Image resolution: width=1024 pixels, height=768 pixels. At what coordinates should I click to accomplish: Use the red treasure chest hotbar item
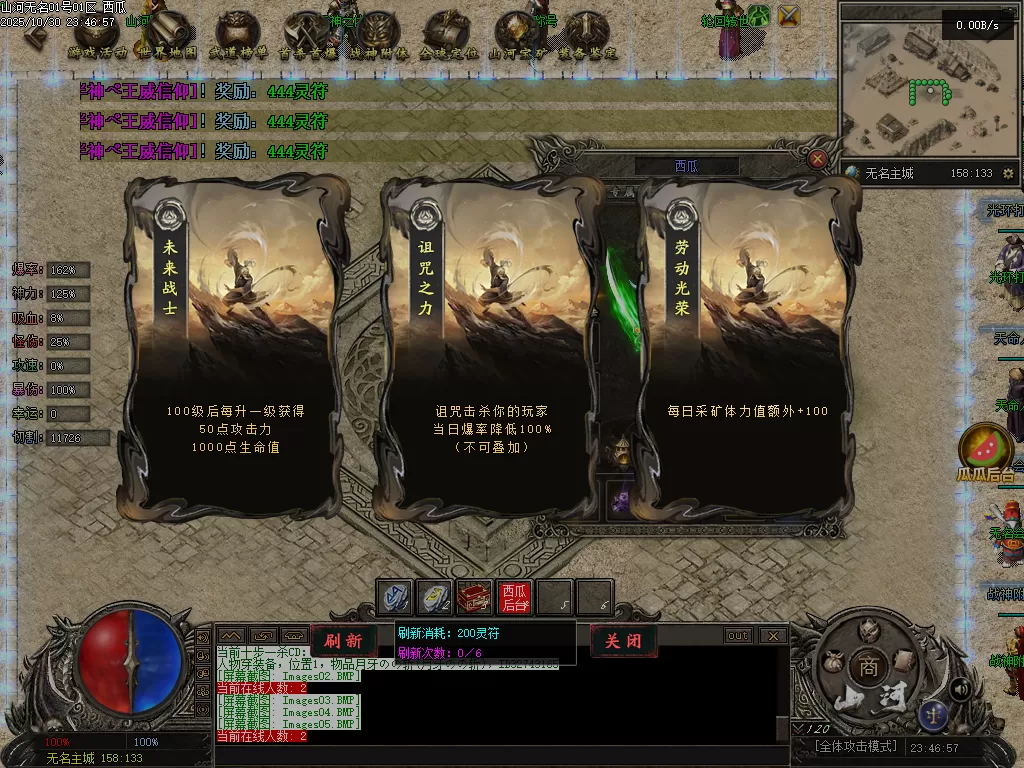pos(474,598)
